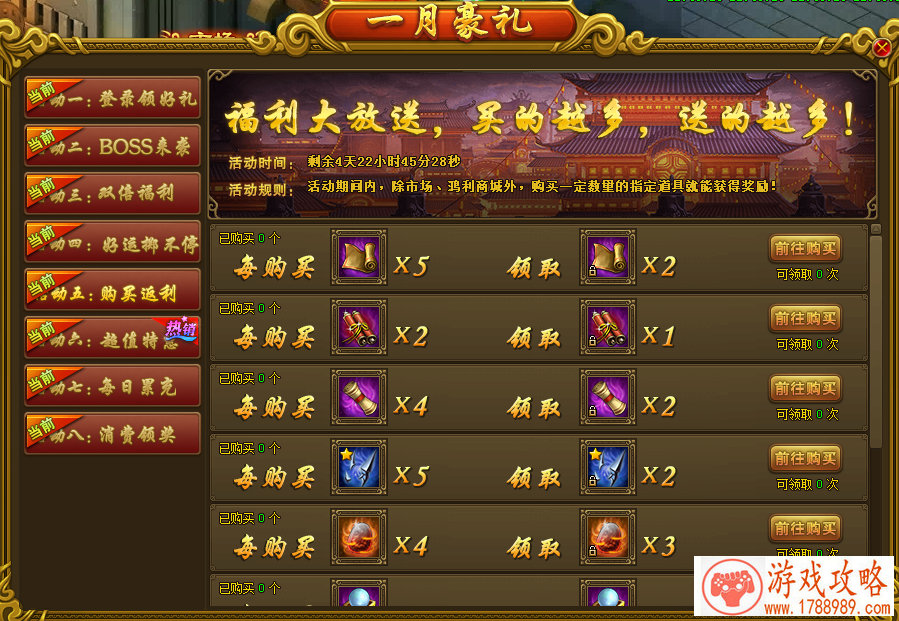
Task: Click 前往购买 for the blue spearhead offer
Action: [804, 458]
